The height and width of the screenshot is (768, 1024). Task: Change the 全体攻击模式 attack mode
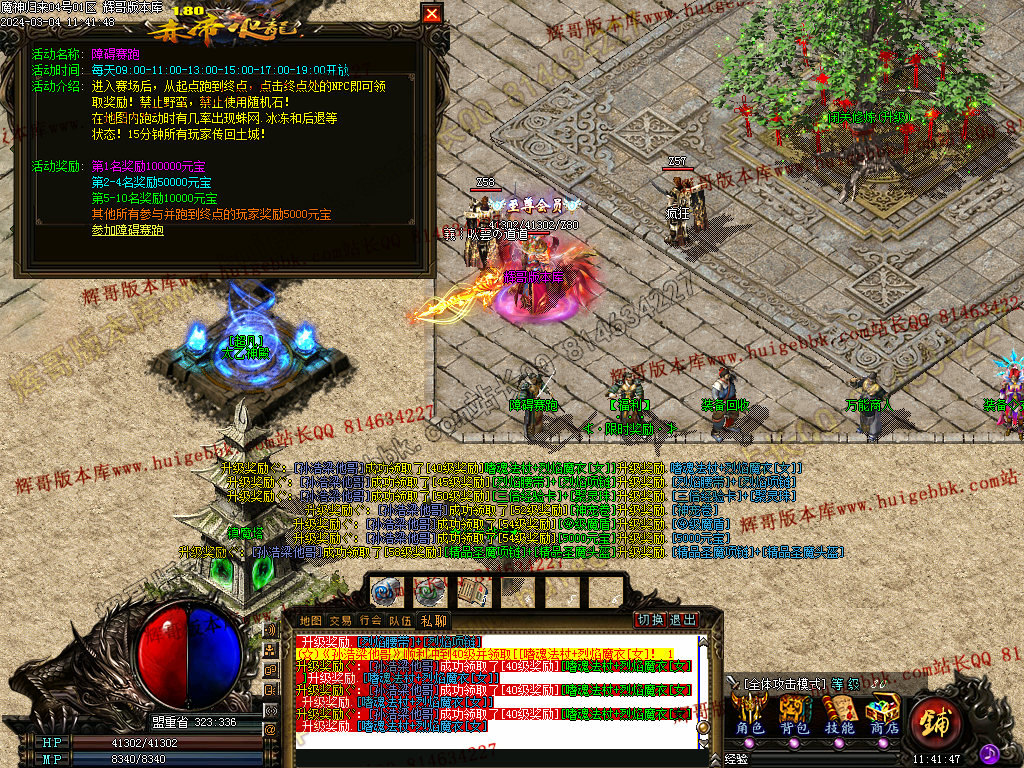tap(785, 684)
